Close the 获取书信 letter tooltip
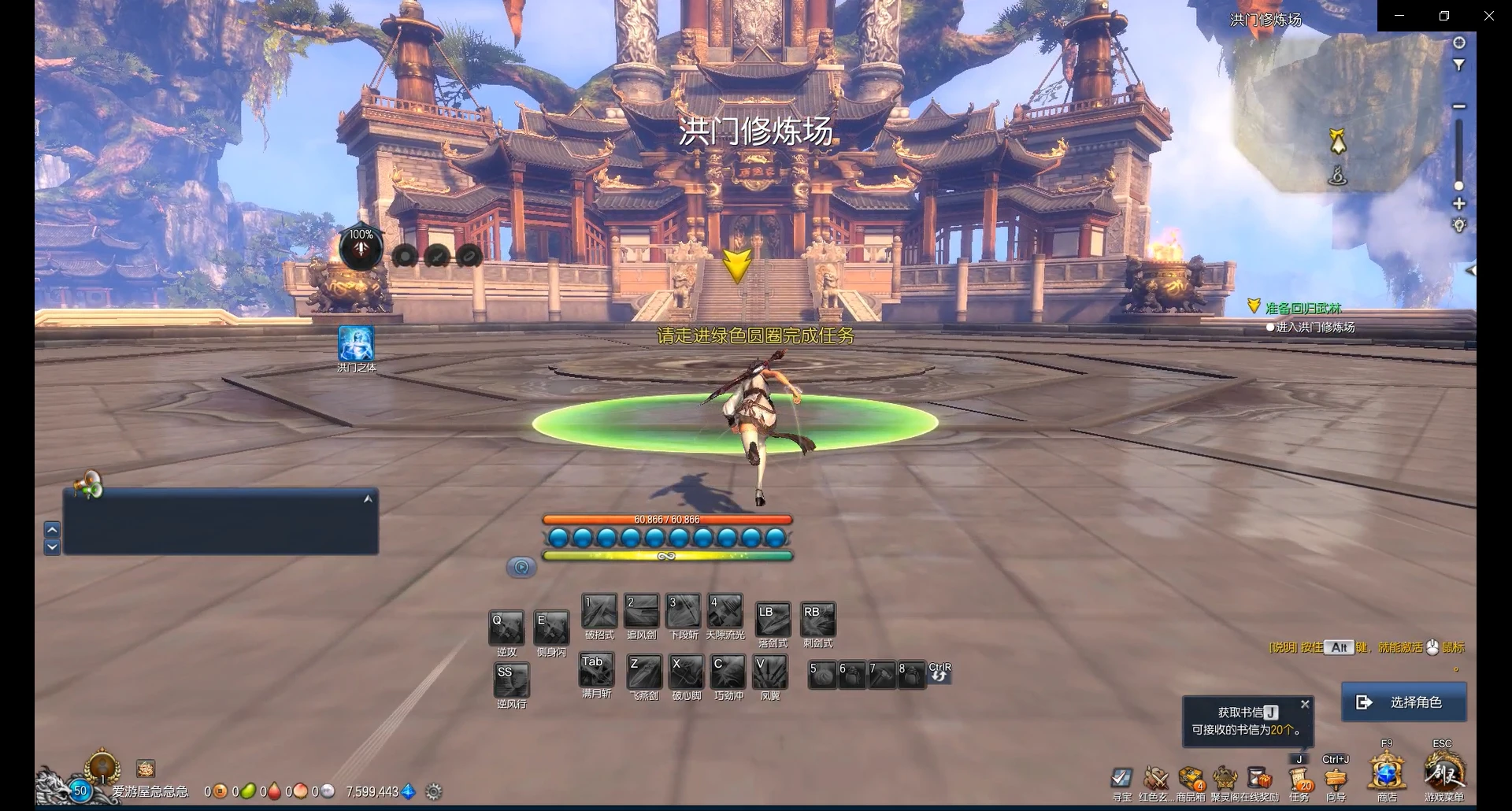 coord(1305,704)
